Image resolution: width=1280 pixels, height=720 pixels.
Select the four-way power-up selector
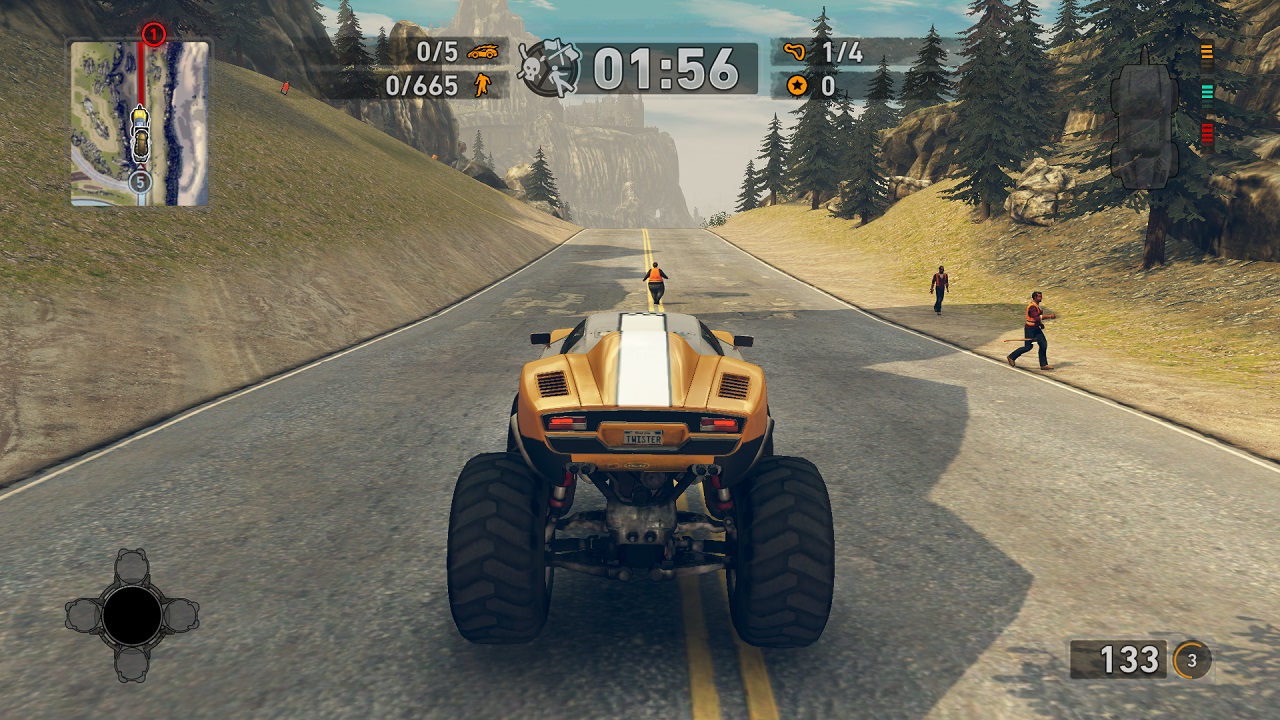(x=132, y=615)
